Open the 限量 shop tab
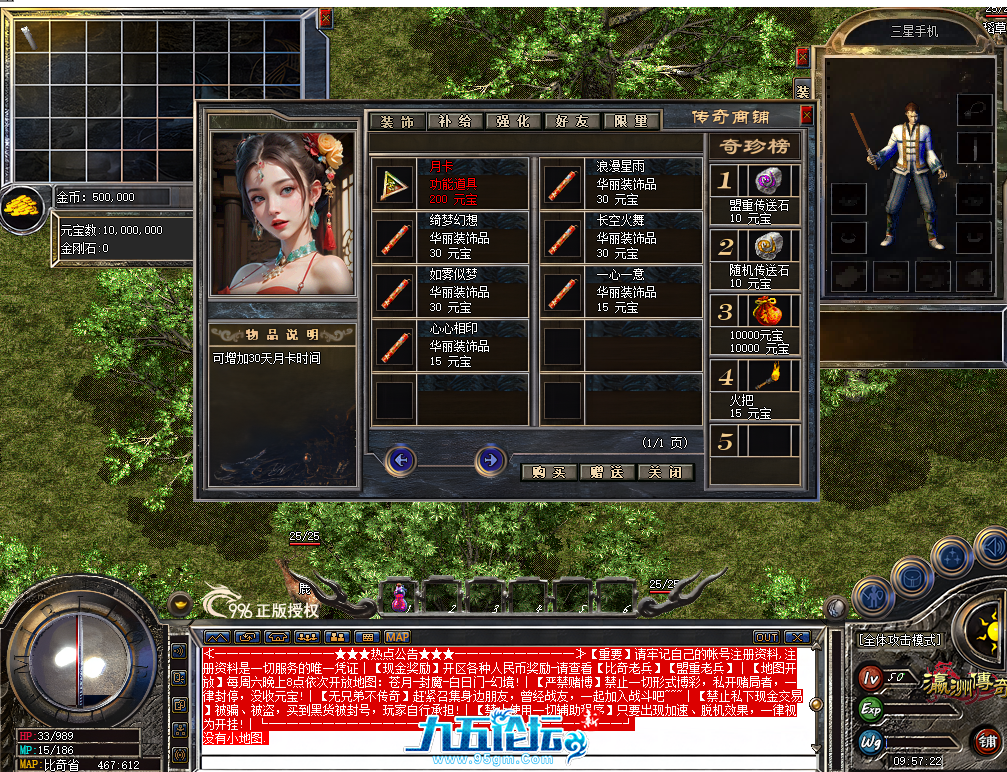The image size is (1007, 772). coord(631,121)
